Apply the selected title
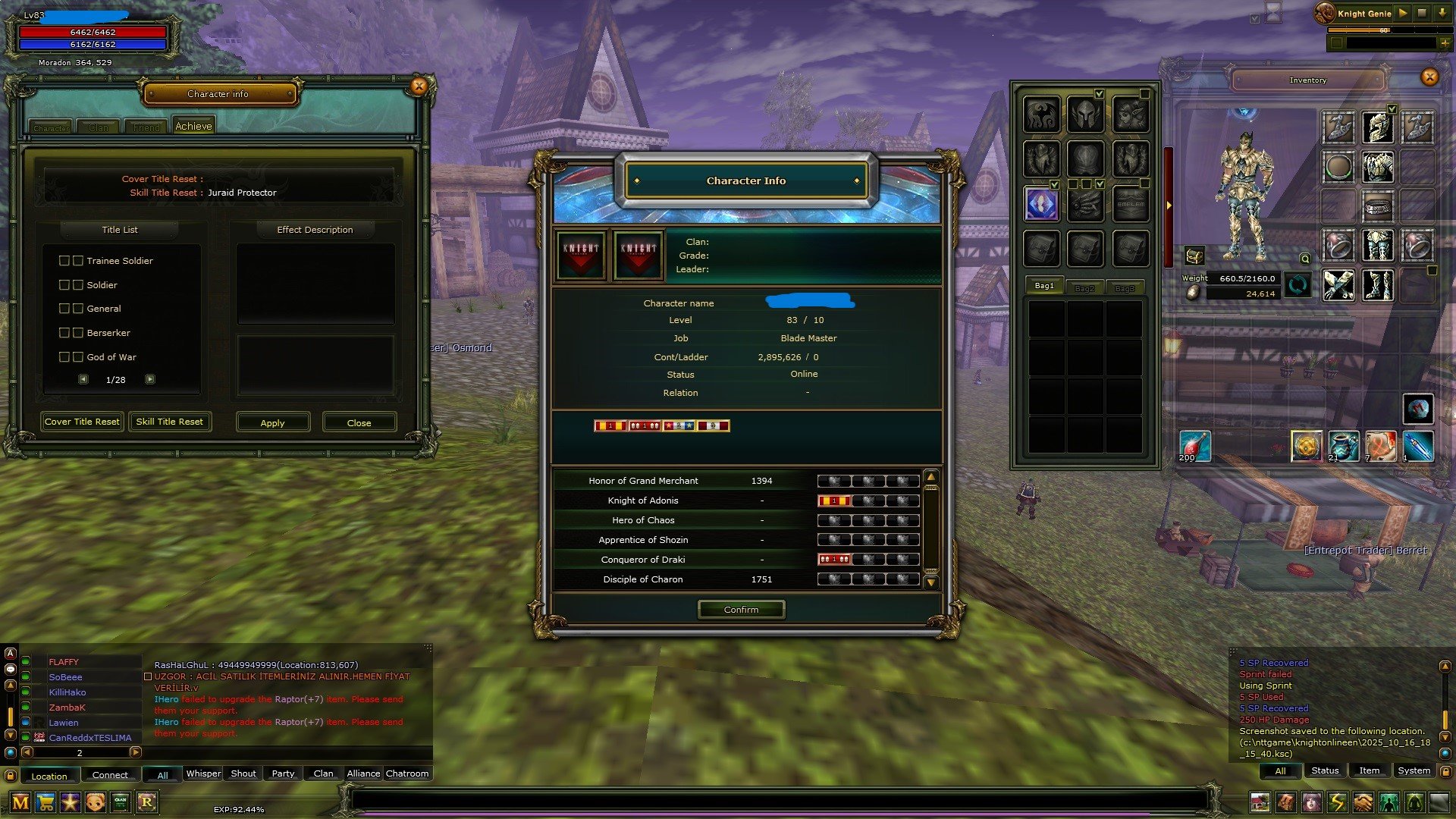Image resolution: width=1456 pixels, height=819 pixels. coord(272,422)
